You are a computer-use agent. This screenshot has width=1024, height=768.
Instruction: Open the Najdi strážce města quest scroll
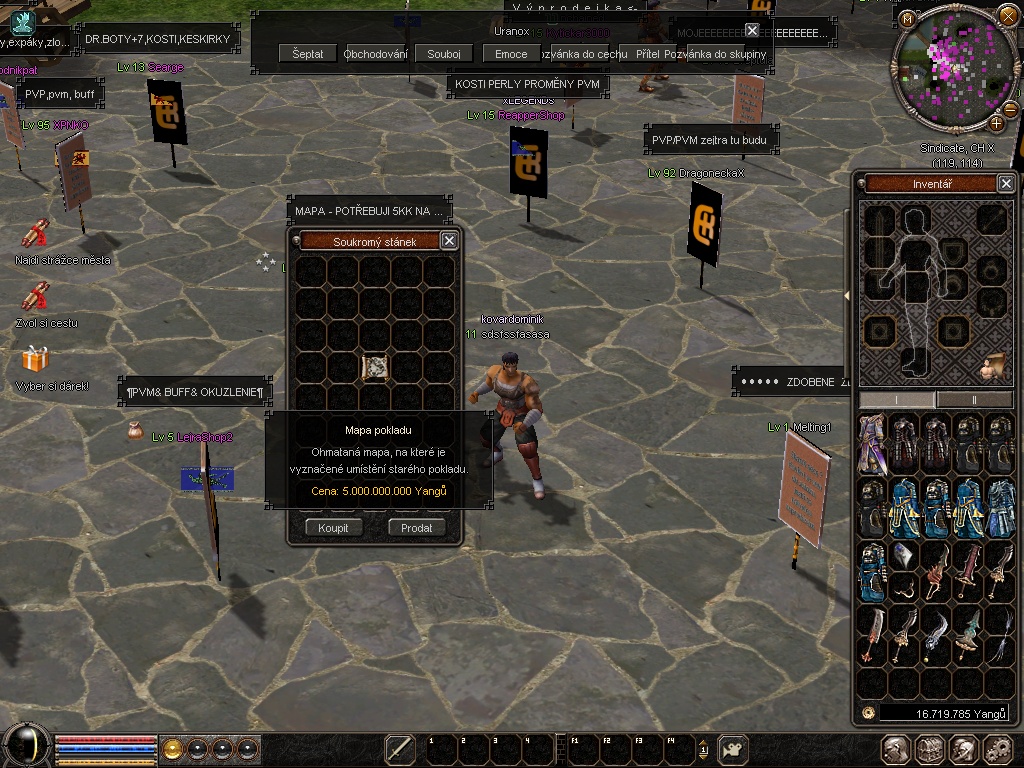pyautogui.click(x=36, y=233)
